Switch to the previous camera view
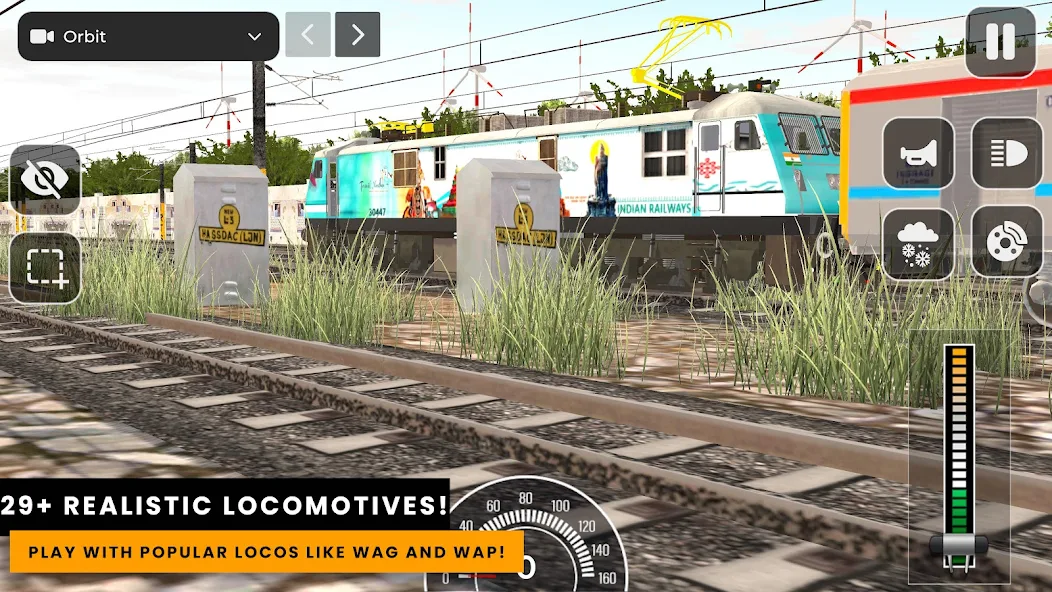The width and height of the screenshot is (1052, 592). coord(308,35)
